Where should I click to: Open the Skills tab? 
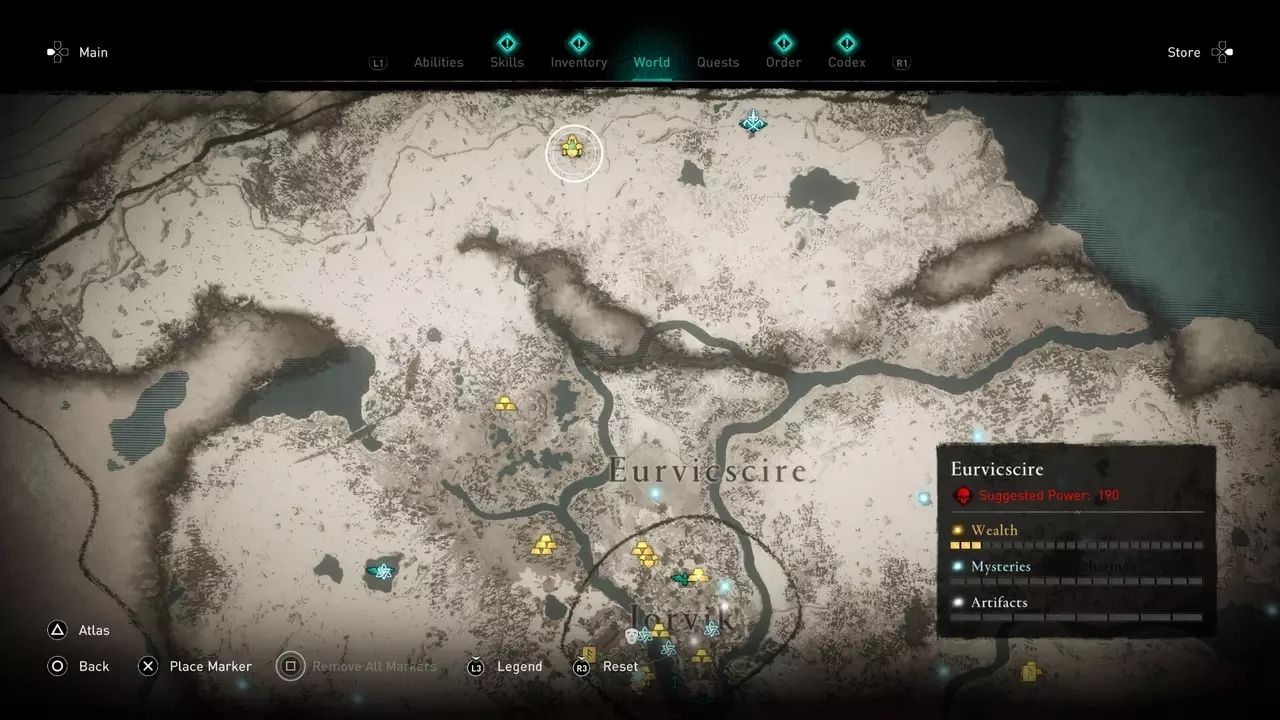pos(507,62)
